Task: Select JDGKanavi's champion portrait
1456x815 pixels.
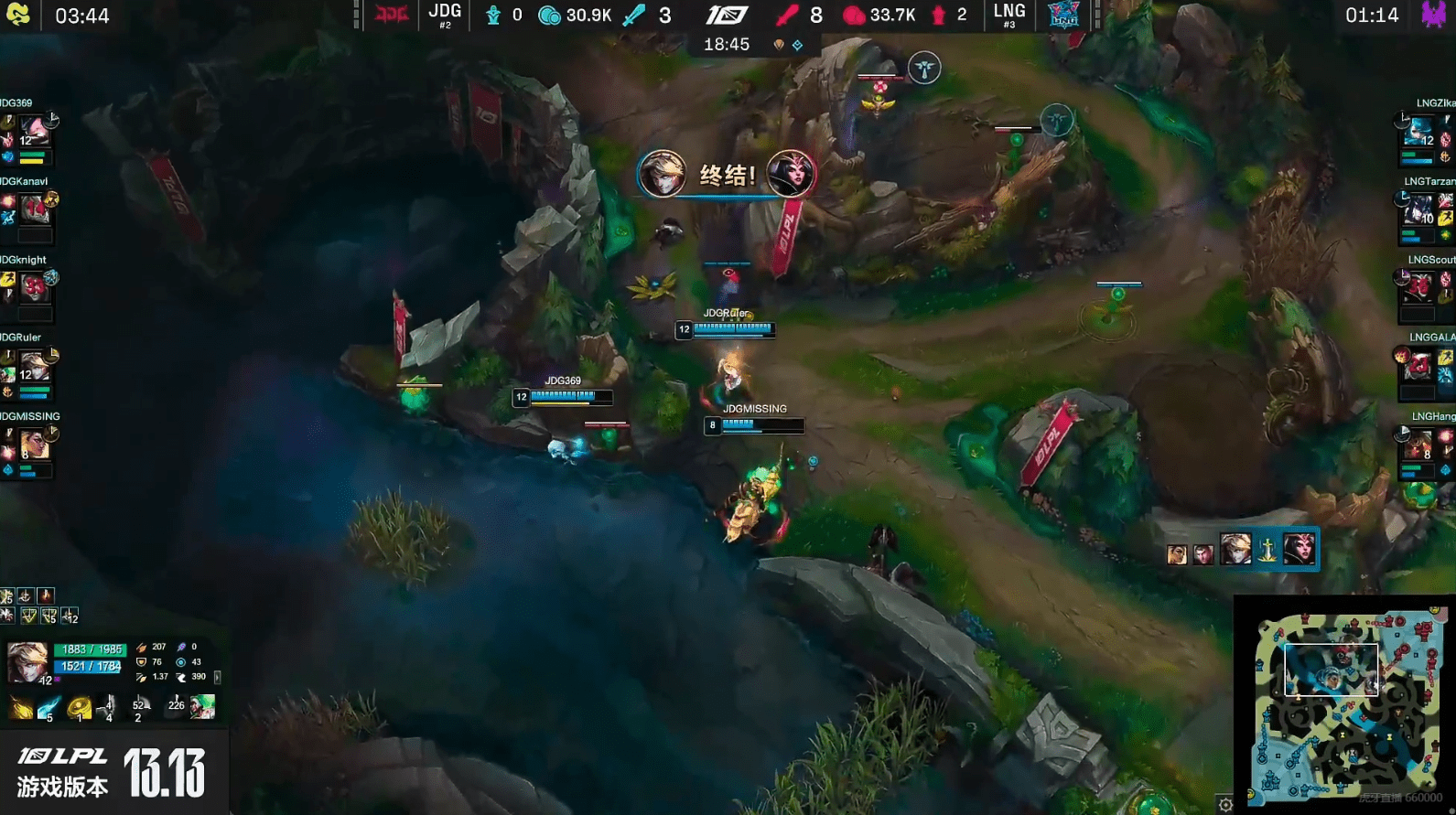Action: pyautogui.click(x=35, y=209)
